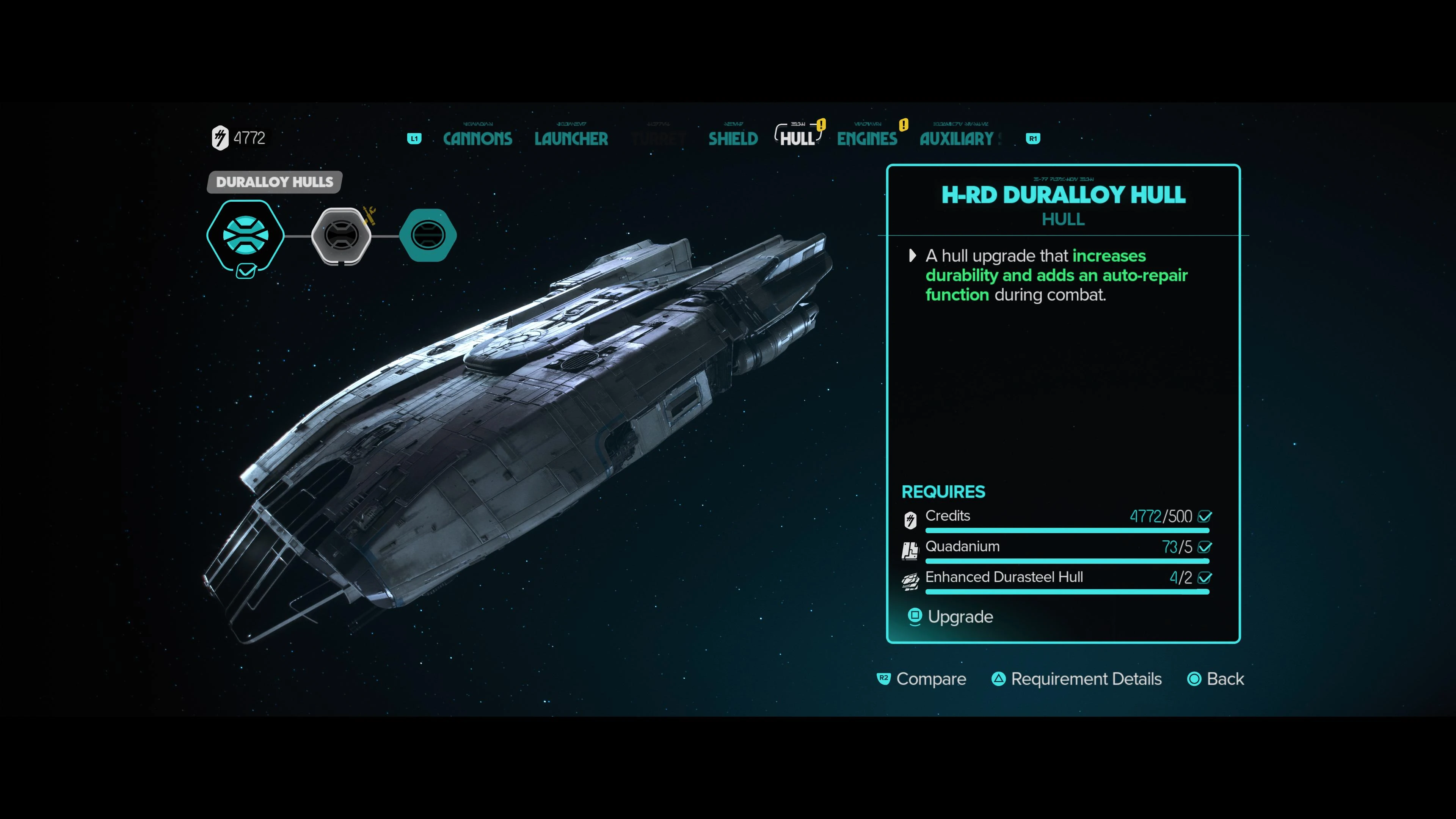Go to the Auxiliary tab

coord(956,138)
